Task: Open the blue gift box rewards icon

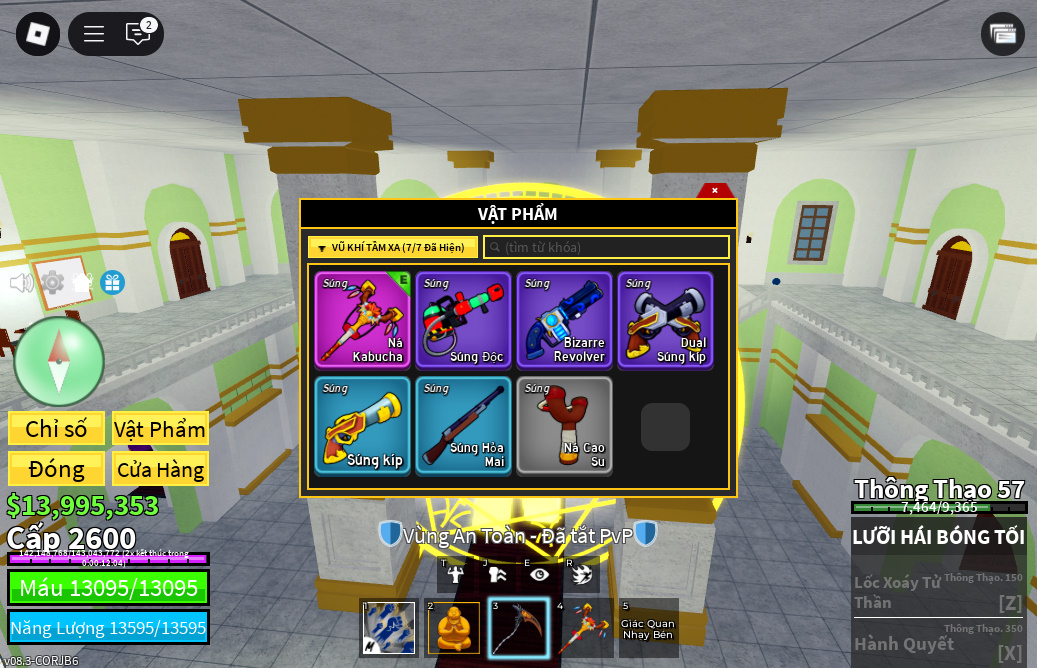Action: pos(112,283)
